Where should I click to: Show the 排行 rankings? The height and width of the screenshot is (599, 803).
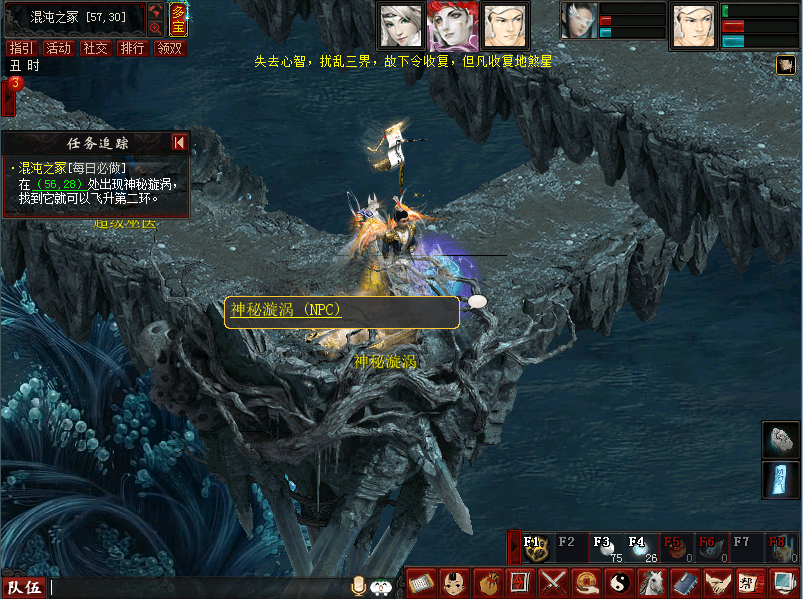tap(132, 48)
